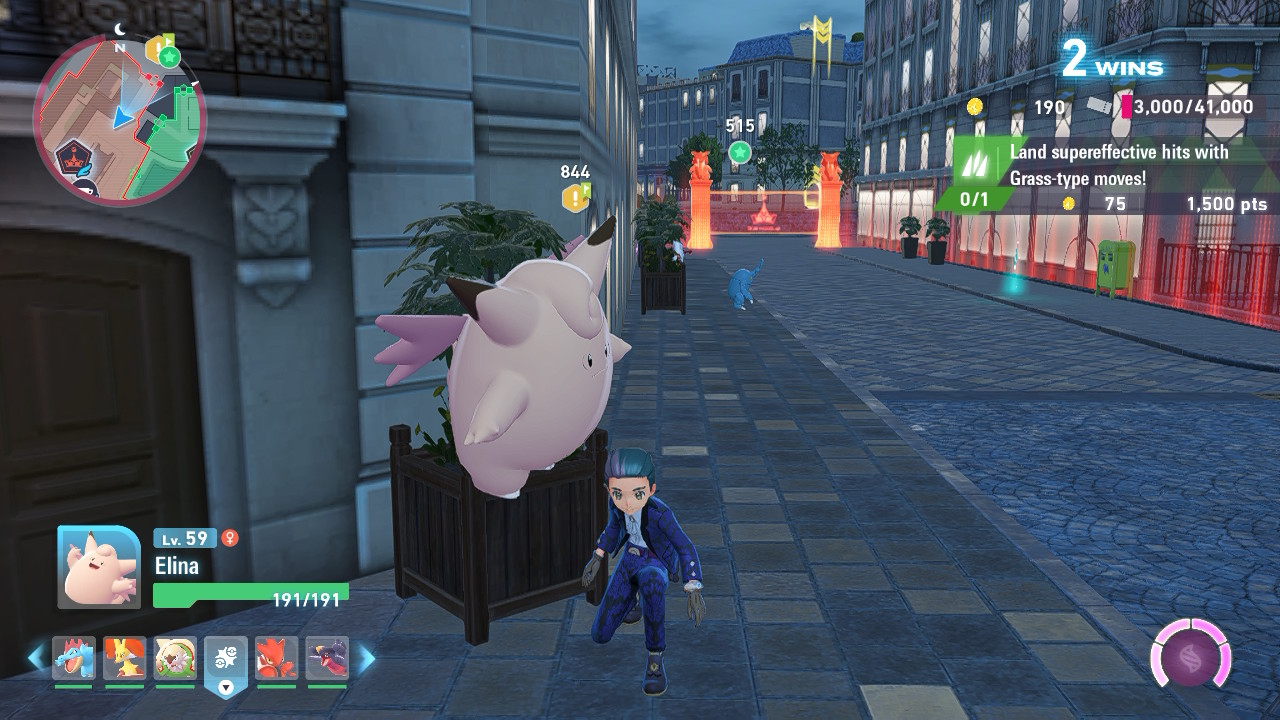Choose Chesnaught from the party bar

175,658
